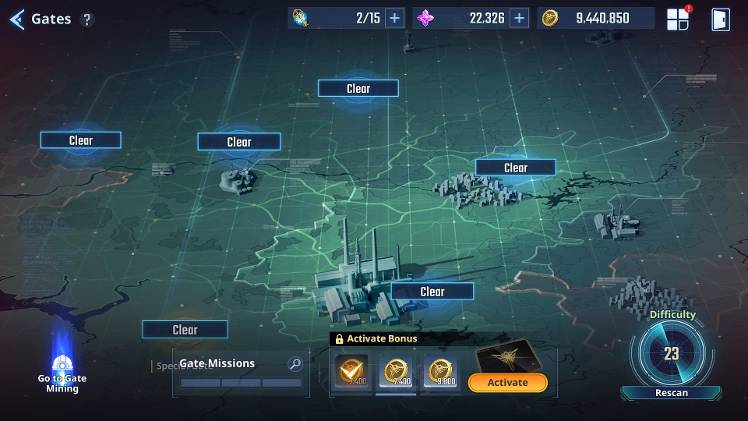The image size is (748, 421).
Task: Go back from the Gates screen
Action: pyautogui.click(x=16, y=19)
